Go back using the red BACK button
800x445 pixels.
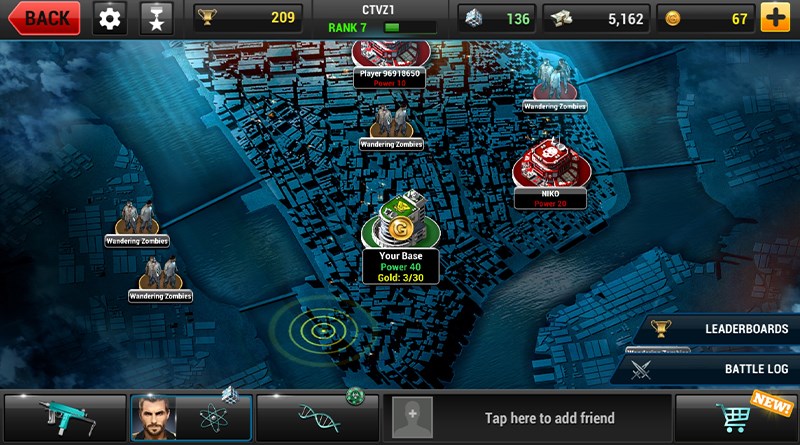pos(41,18)
